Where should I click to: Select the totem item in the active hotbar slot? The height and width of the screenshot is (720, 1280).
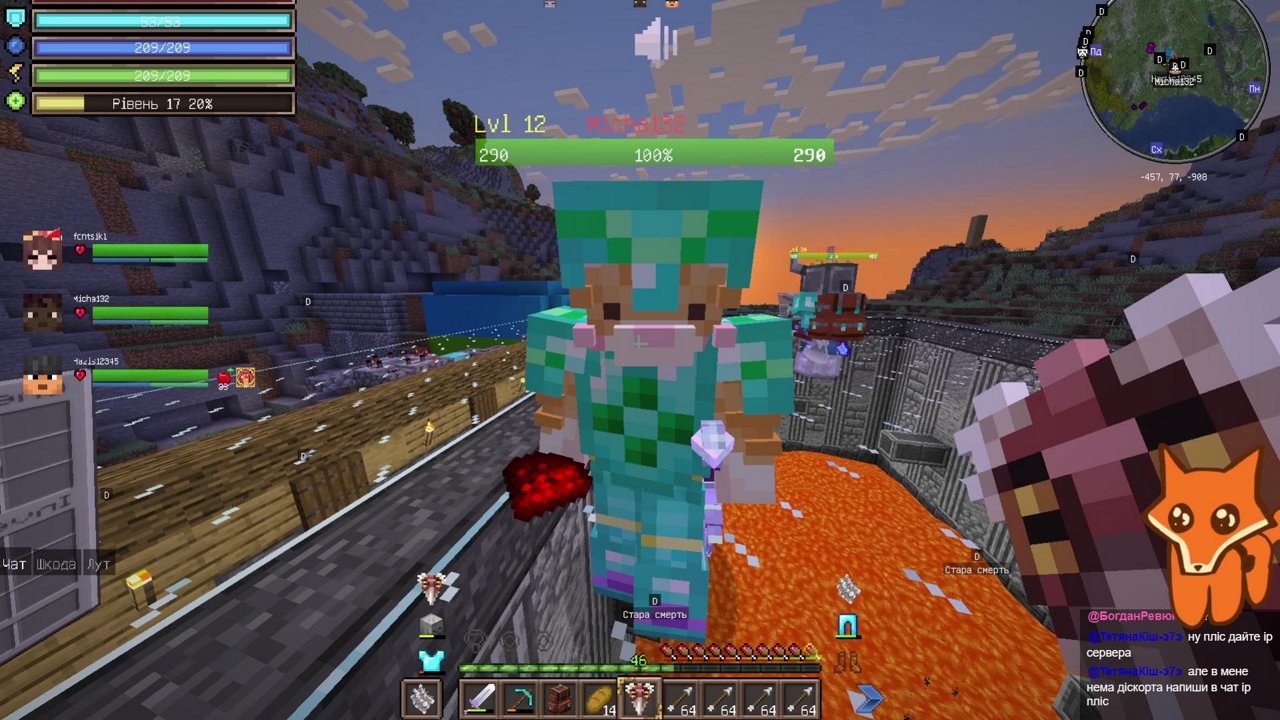(640, 695)
